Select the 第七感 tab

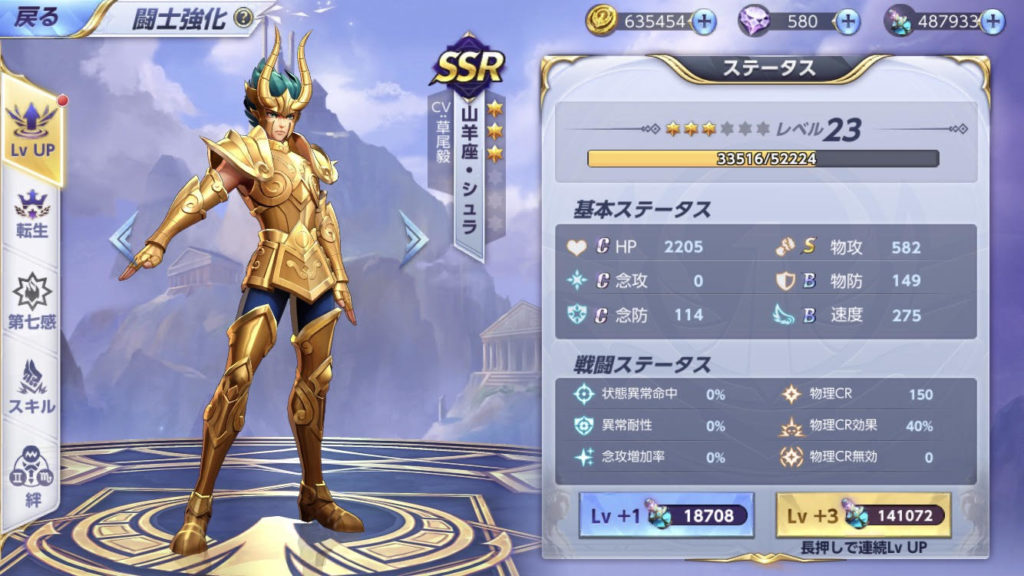coord(32,302)
